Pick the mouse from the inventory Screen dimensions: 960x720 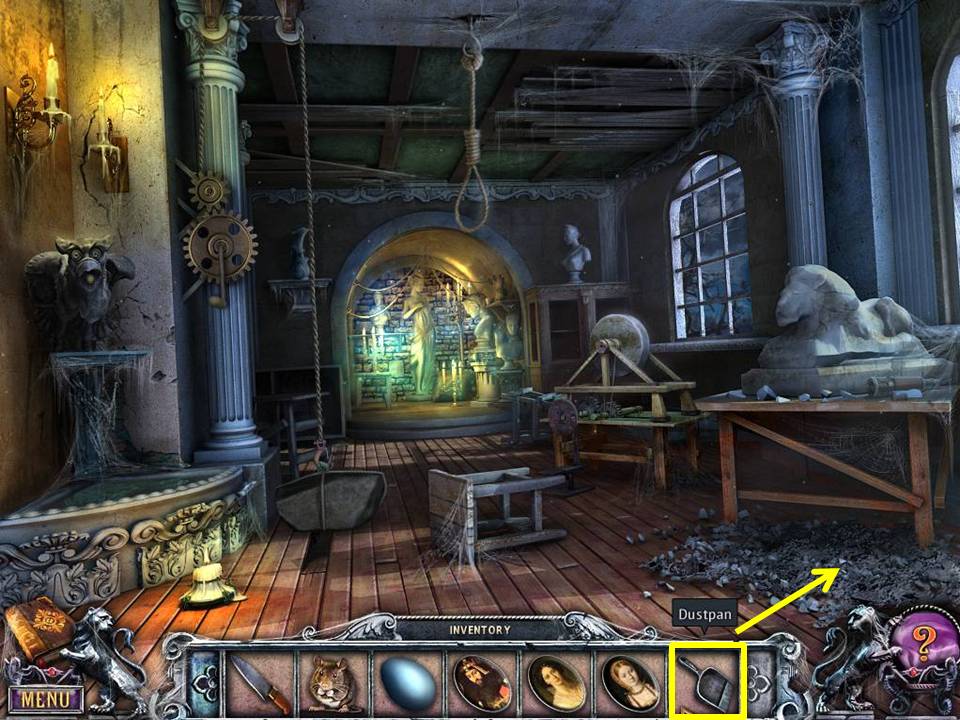tap(334, 684)
